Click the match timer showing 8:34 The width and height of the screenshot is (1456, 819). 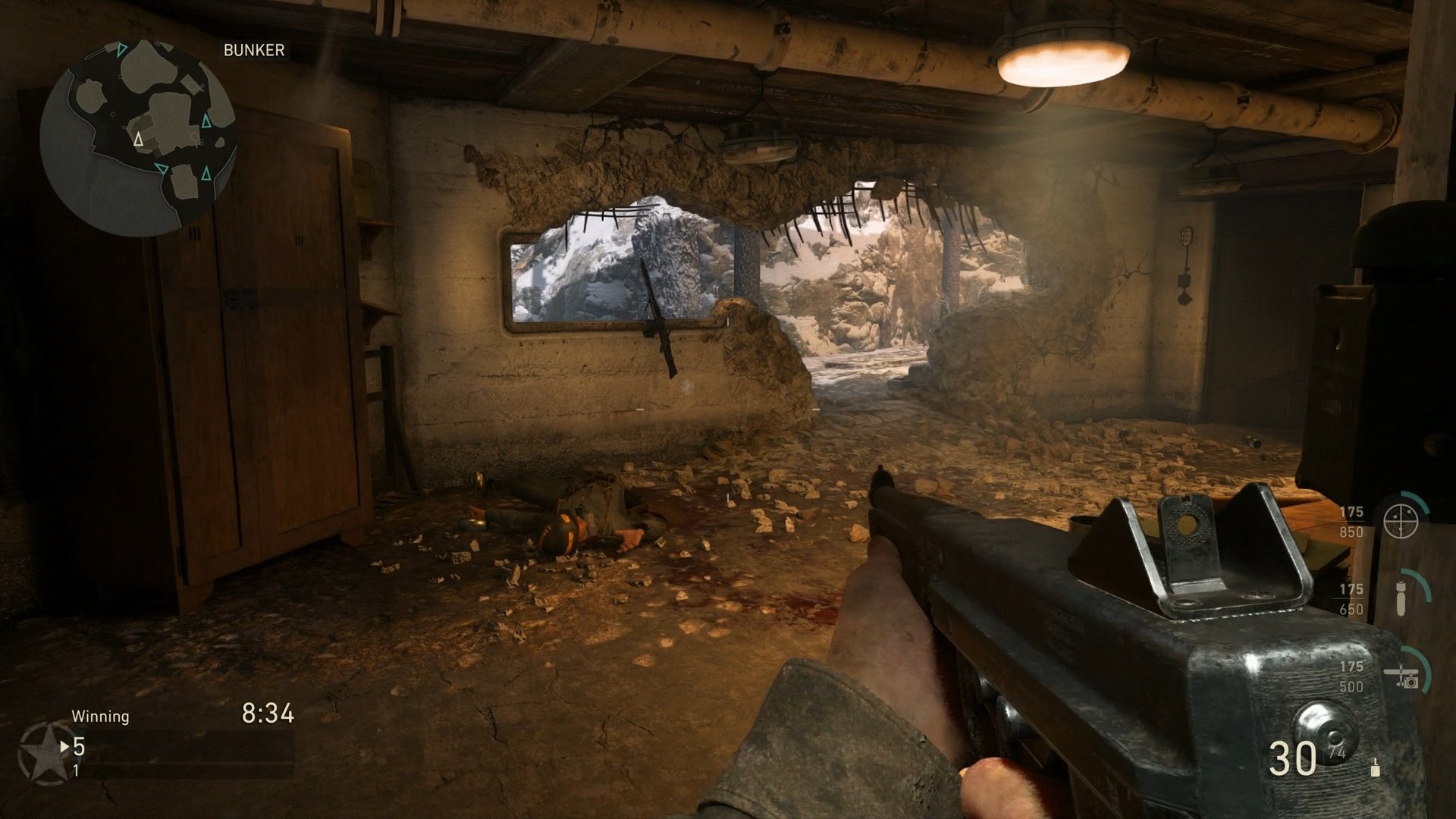point(267,711)
